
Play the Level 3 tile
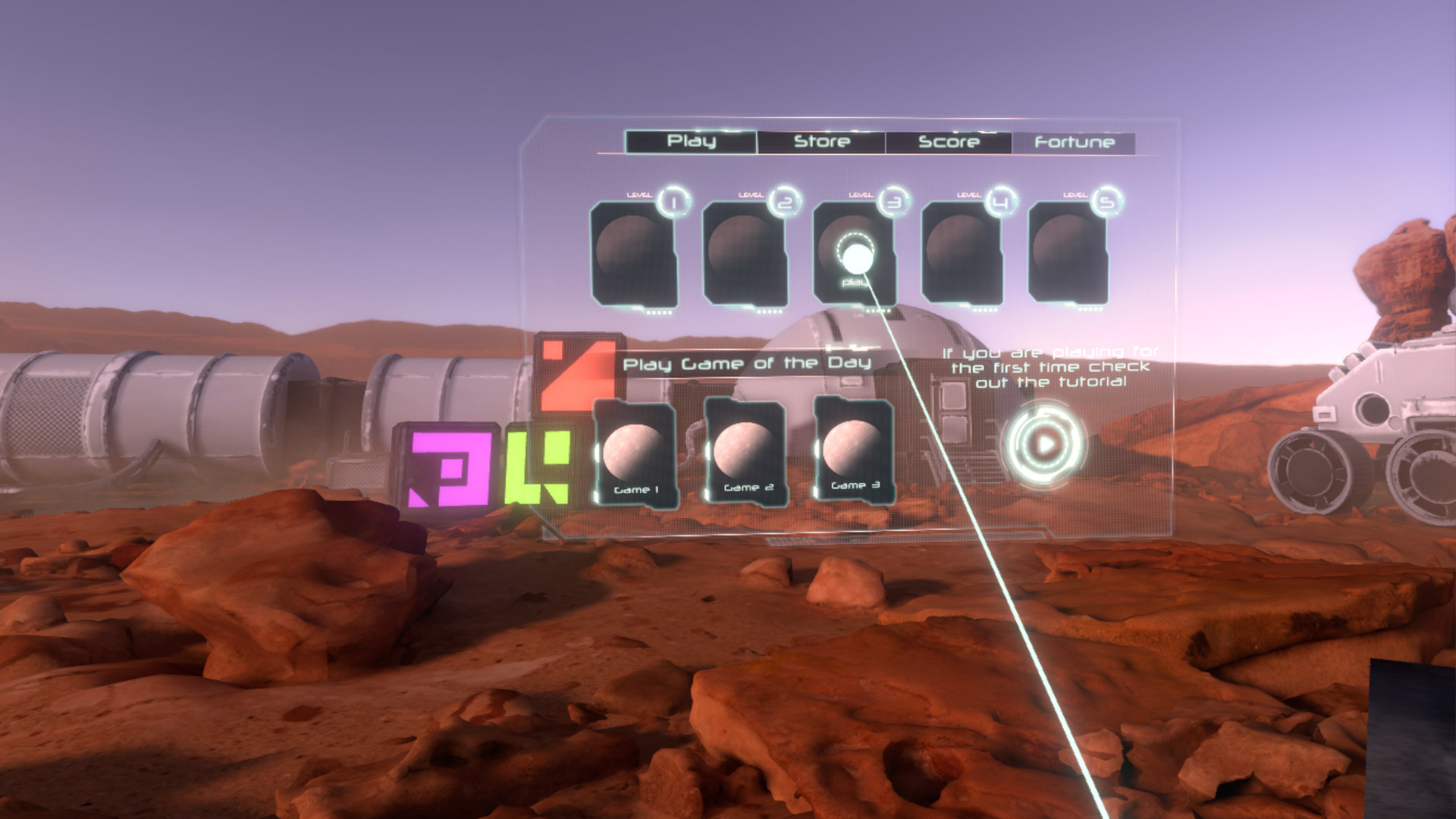coord(854,253)
